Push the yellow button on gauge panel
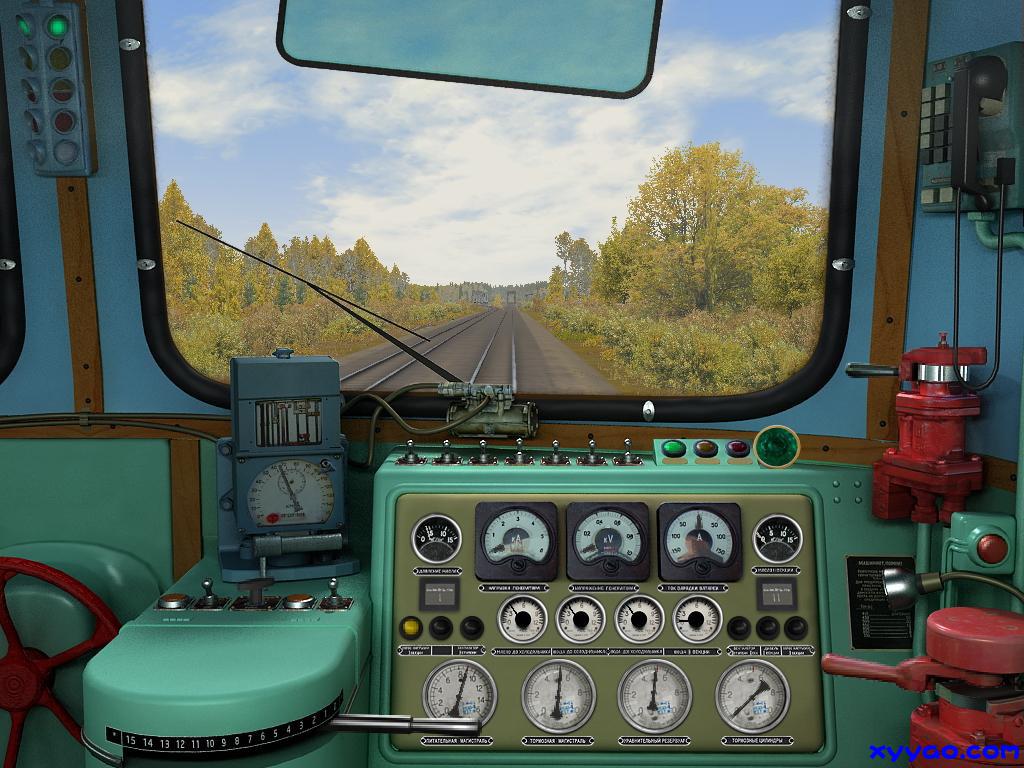This screenshot has width=1024, height=768. [410, 628]
